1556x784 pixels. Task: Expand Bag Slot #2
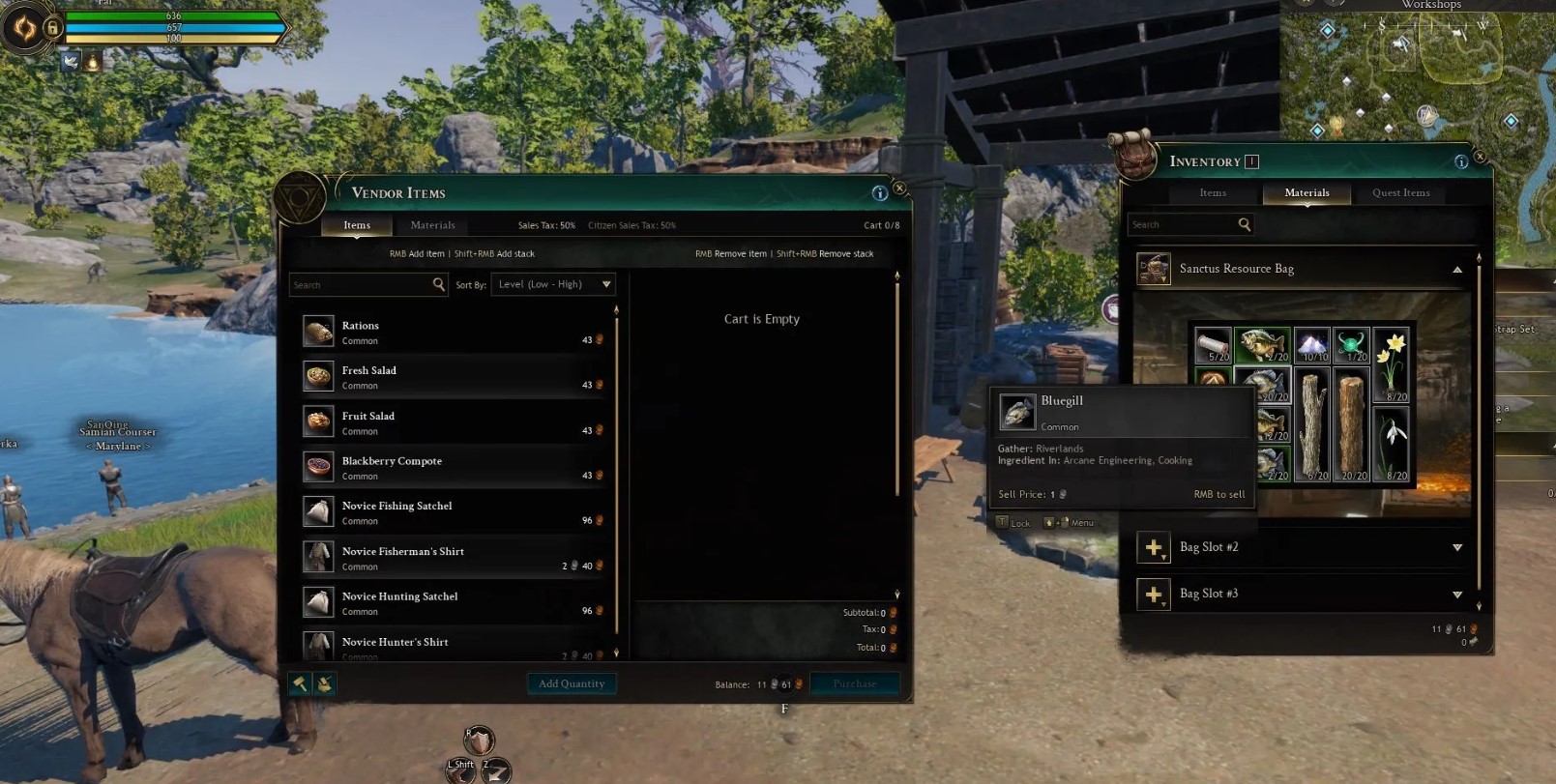click(1456, 548)
